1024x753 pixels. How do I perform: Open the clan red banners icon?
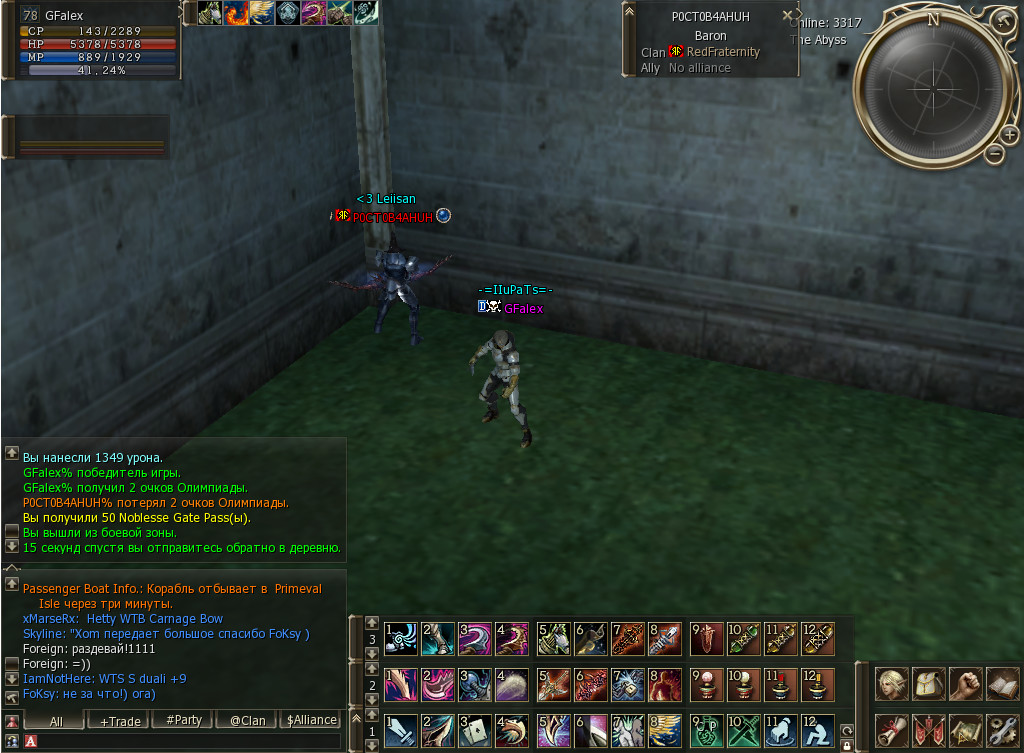coord(929,730)
